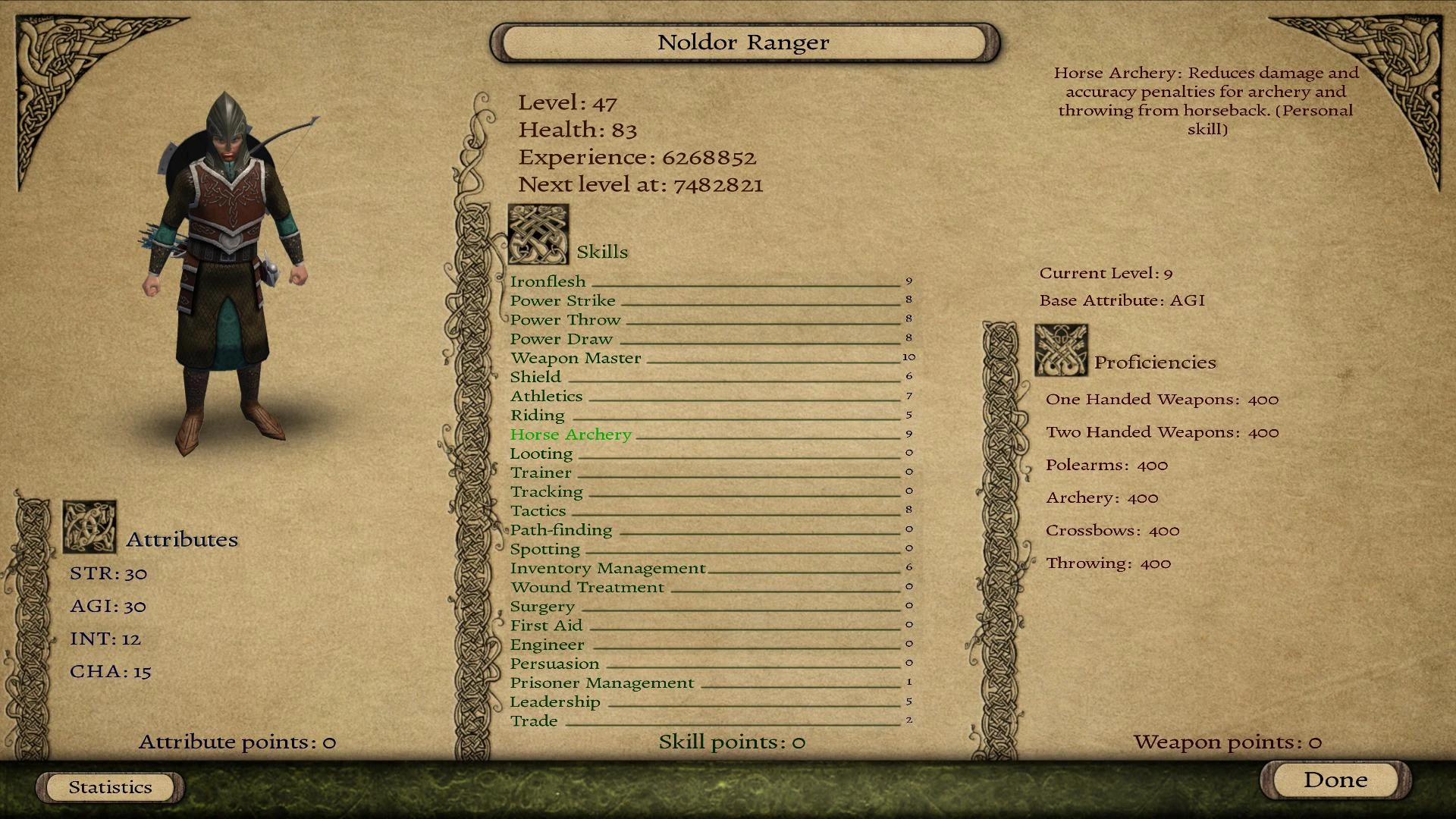The width and height of the screenshot is (1456, 819).
Task: Choose the Leadership skill row
Action: (x=554, y=702)
